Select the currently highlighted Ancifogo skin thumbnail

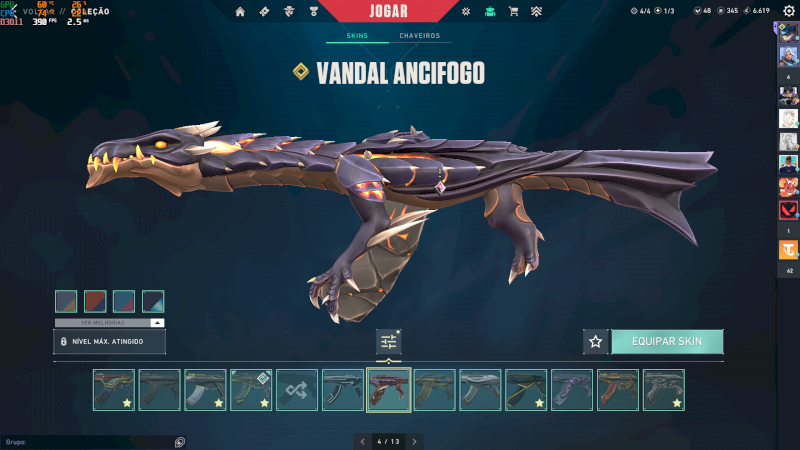point(389,390)
